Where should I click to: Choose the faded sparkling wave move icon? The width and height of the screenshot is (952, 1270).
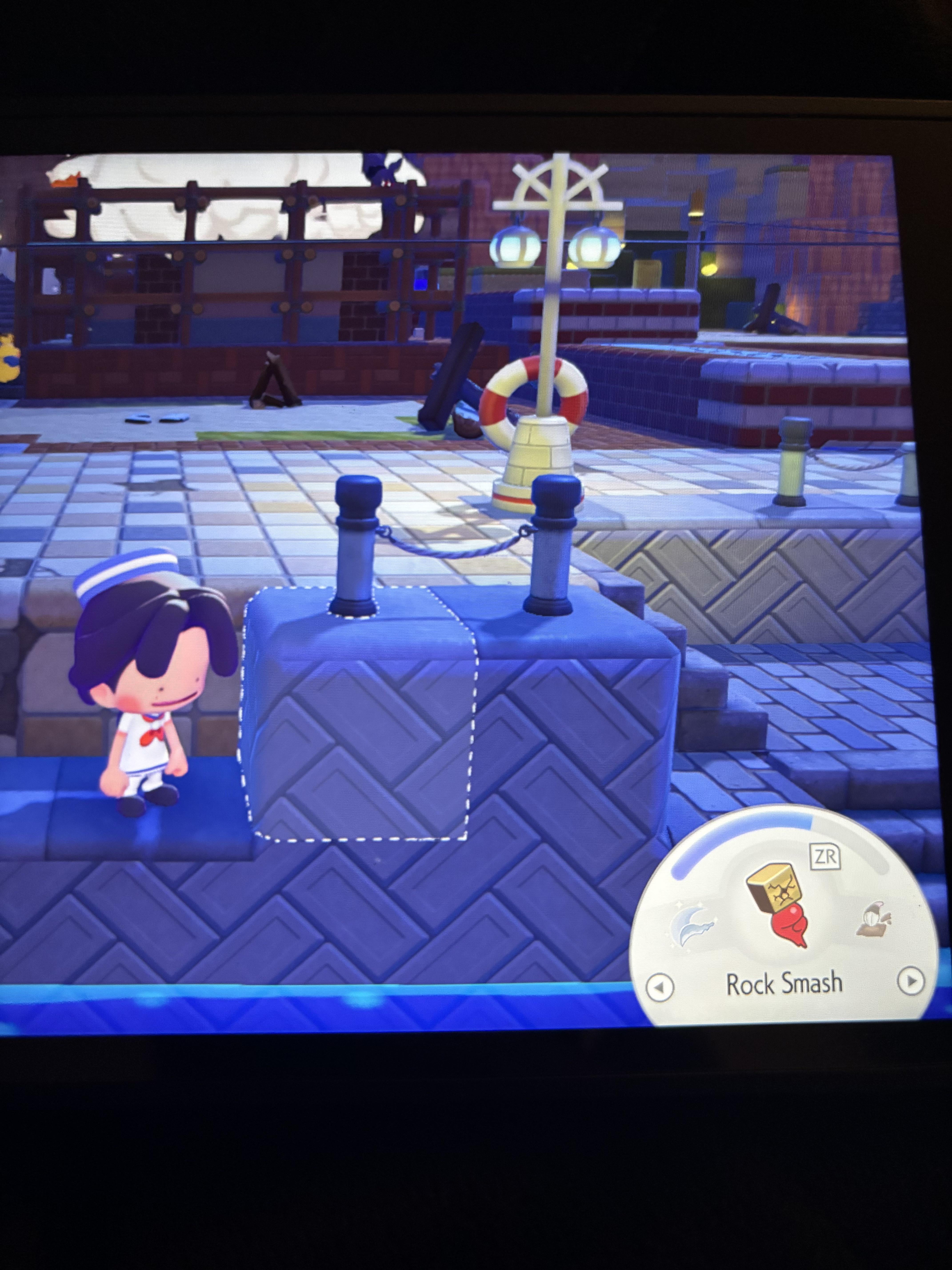pos(694,928)
